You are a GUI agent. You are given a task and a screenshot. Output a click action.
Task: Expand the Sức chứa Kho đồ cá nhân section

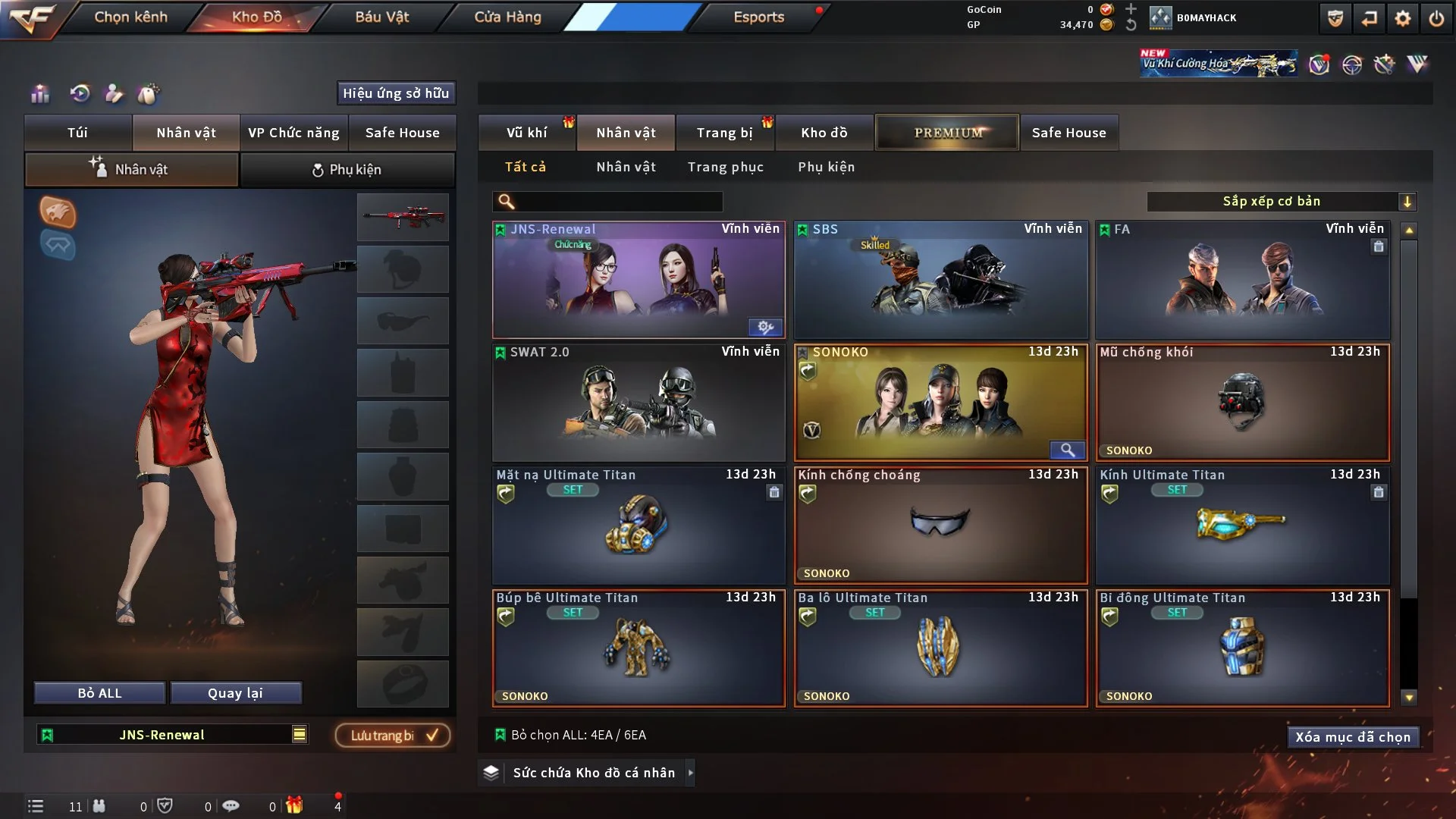click(x=690, y=773)
